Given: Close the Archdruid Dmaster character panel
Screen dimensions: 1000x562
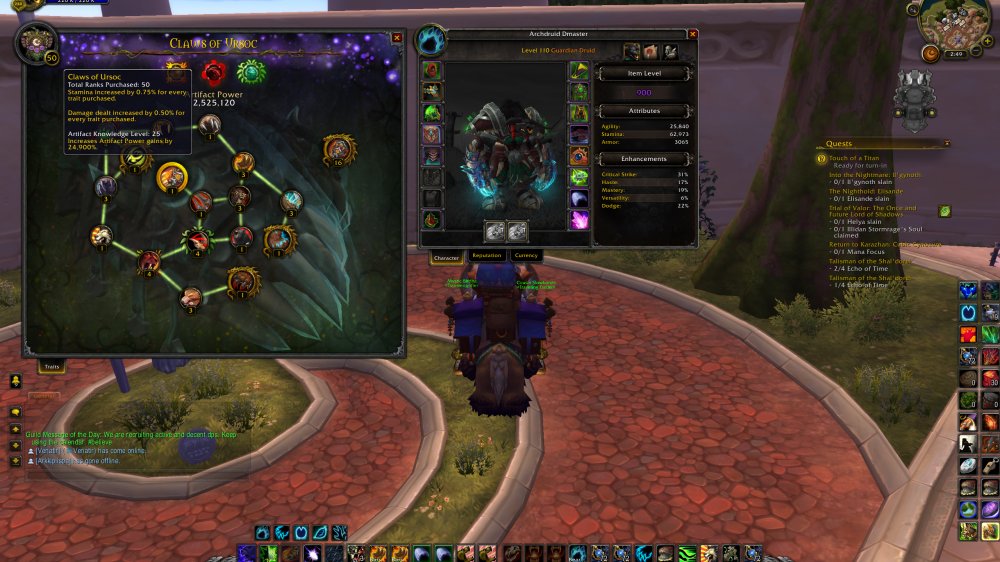Looking at the screenshot, I should pos(693,34).
